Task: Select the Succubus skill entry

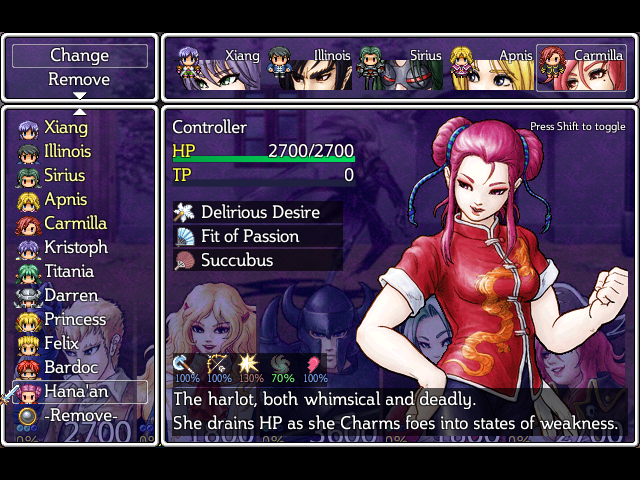Action: (236, 260)
